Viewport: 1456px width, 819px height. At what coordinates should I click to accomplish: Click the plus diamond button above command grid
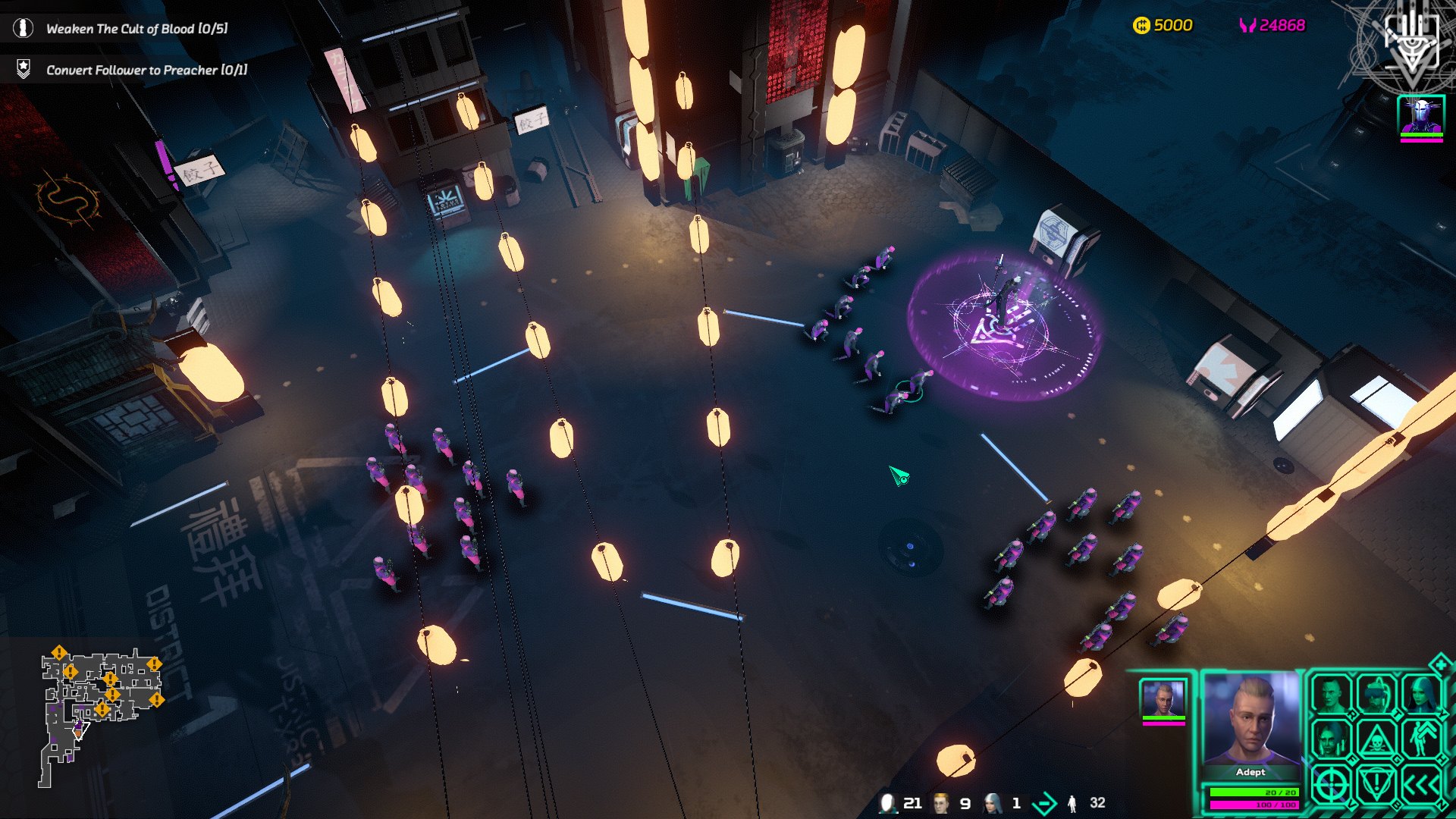click(x=1439, y=665)
